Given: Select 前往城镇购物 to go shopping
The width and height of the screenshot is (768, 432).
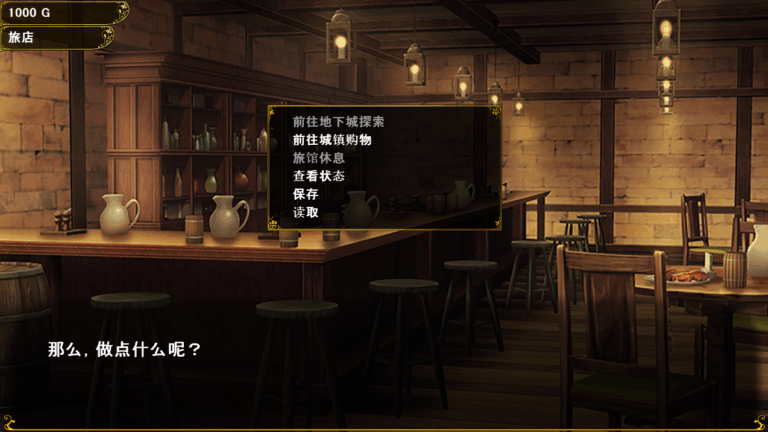Looking at the screenshot, I should tap(332, 140).
